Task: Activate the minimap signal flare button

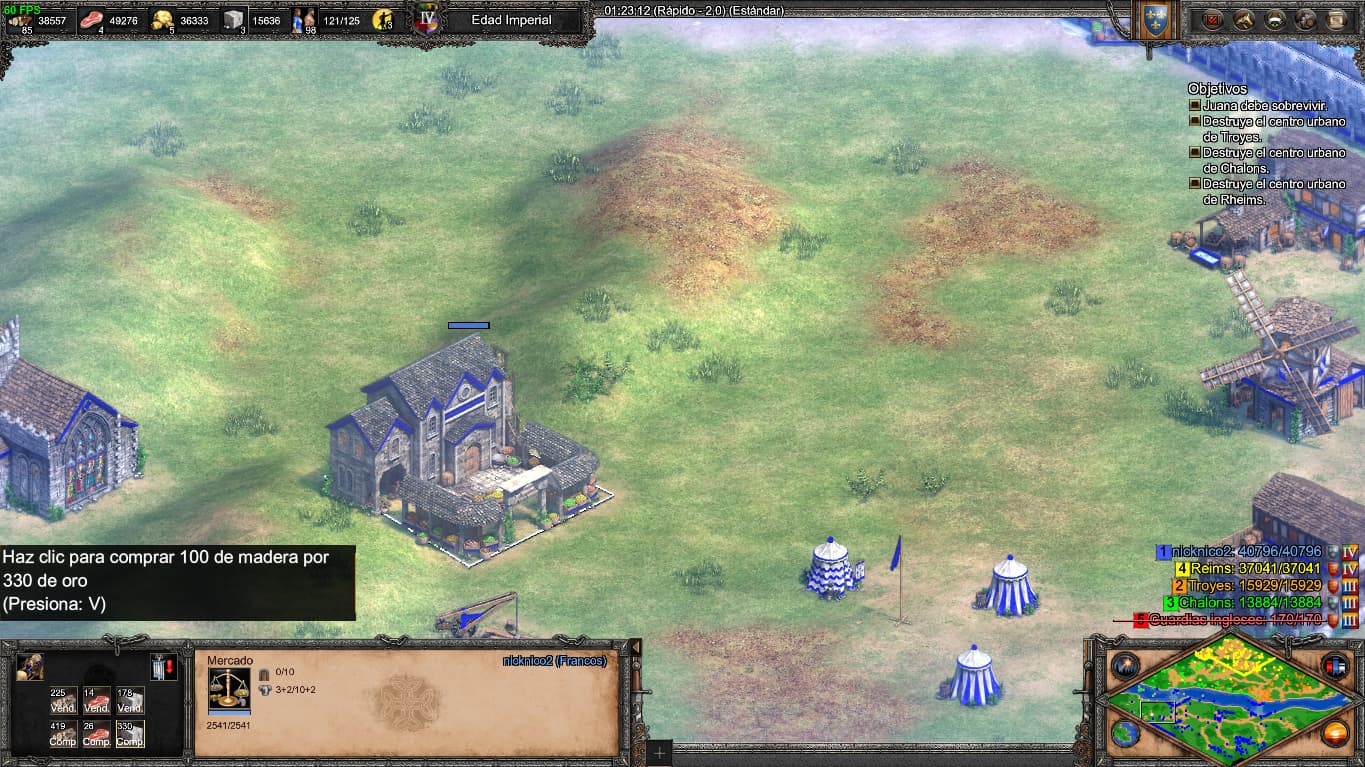Action: 1126,665
